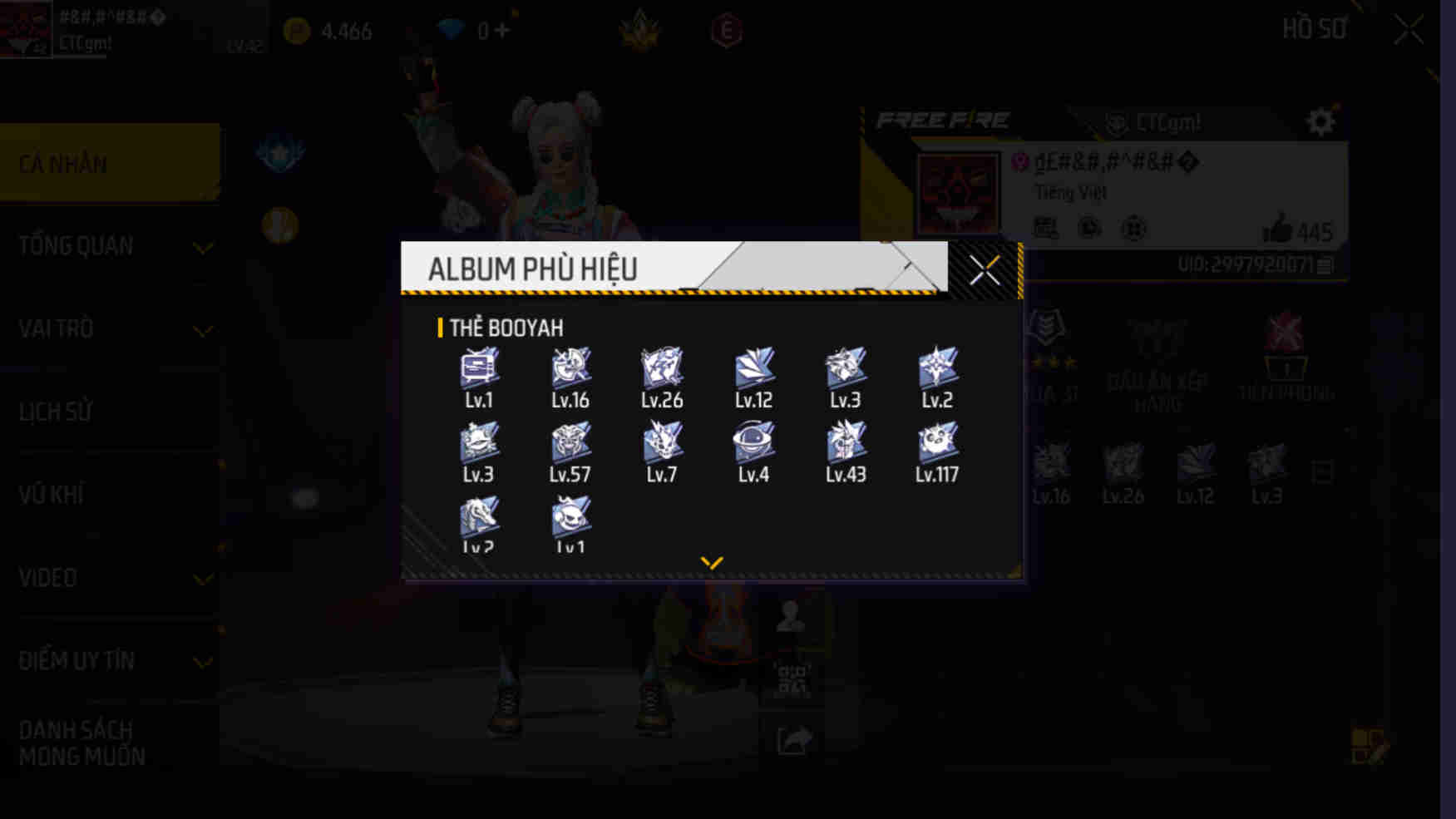Click the skull badge Lv.1
The height and width of the screenshot is (819, 1456).
570,517
